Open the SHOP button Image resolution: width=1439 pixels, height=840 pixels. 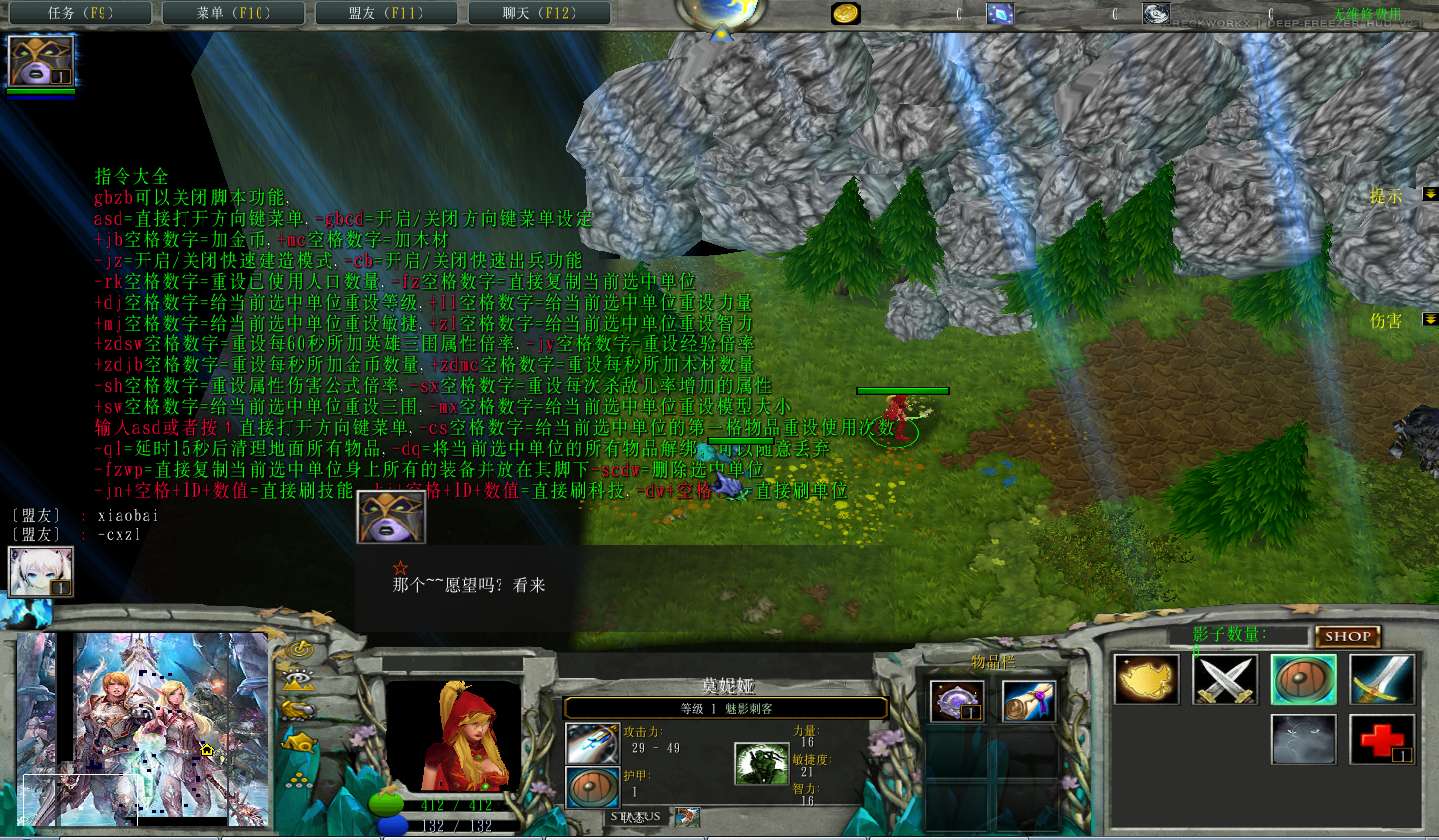pos(1347,636)
